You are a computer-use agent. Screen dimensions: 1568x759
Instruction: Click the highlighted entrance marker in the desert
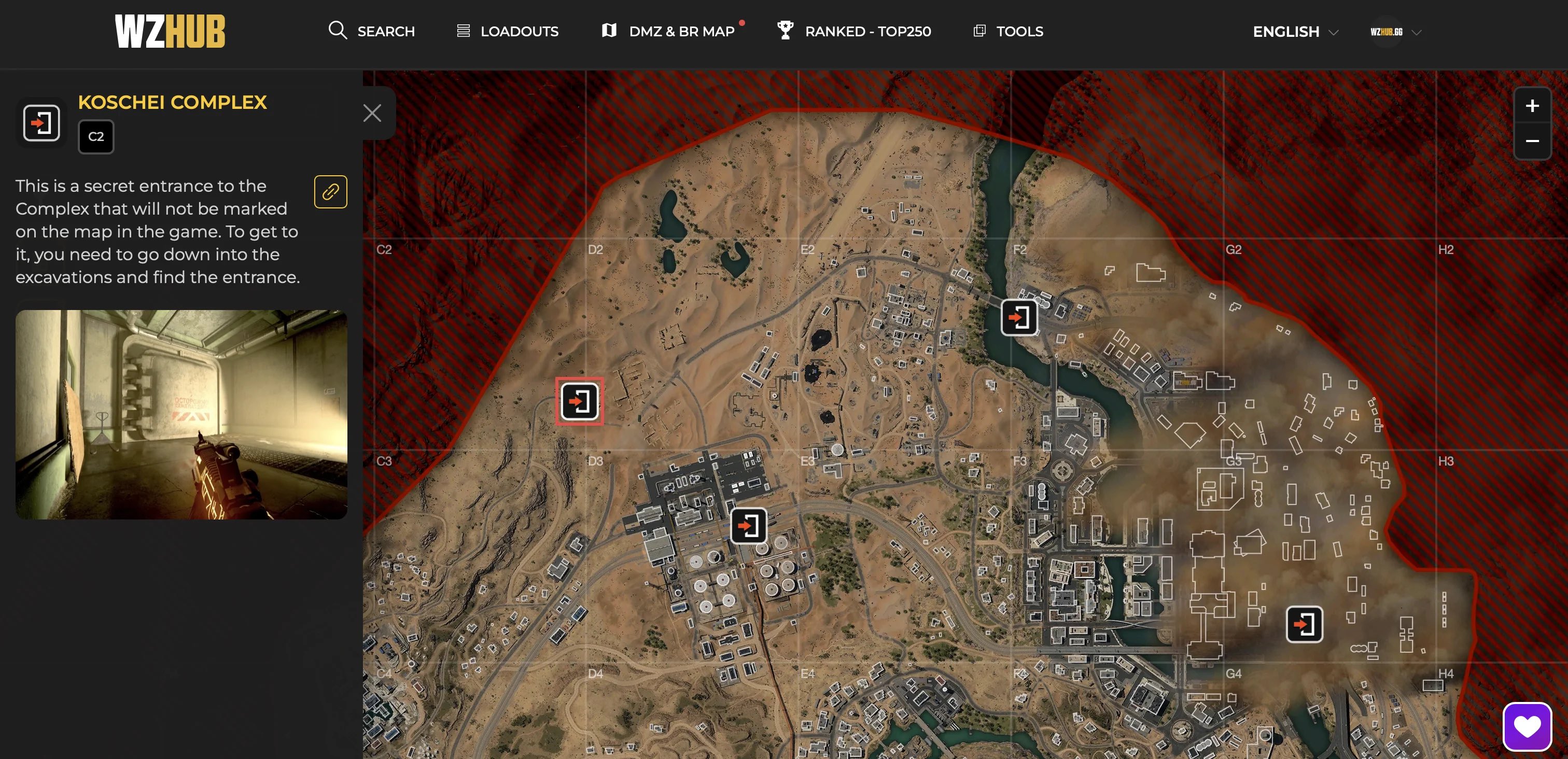tap(579, 401)
